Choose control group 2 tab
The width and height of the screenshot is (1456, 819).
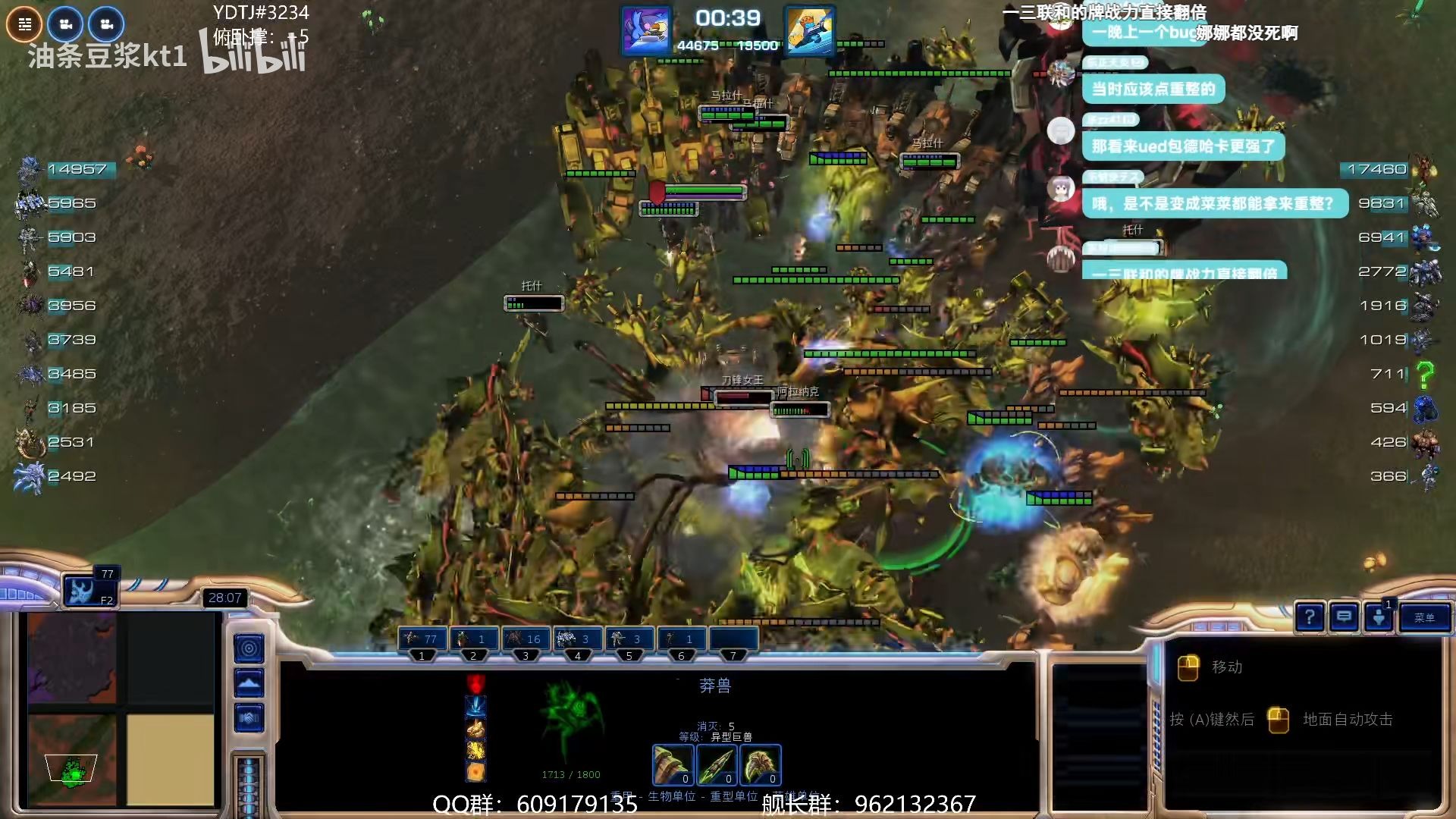(x=474, y=639)
